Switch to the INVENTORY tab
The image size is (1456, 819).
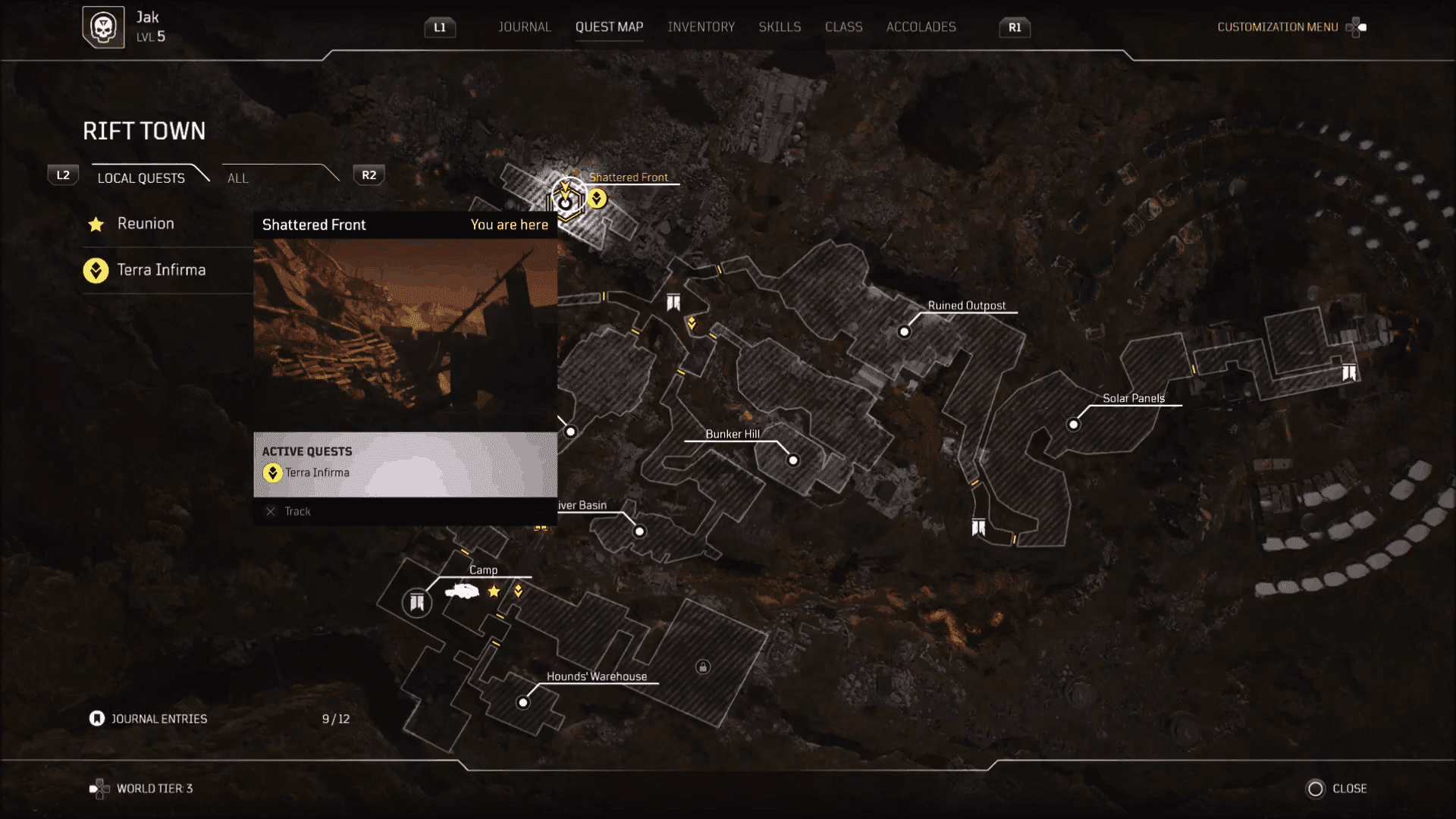701,27
